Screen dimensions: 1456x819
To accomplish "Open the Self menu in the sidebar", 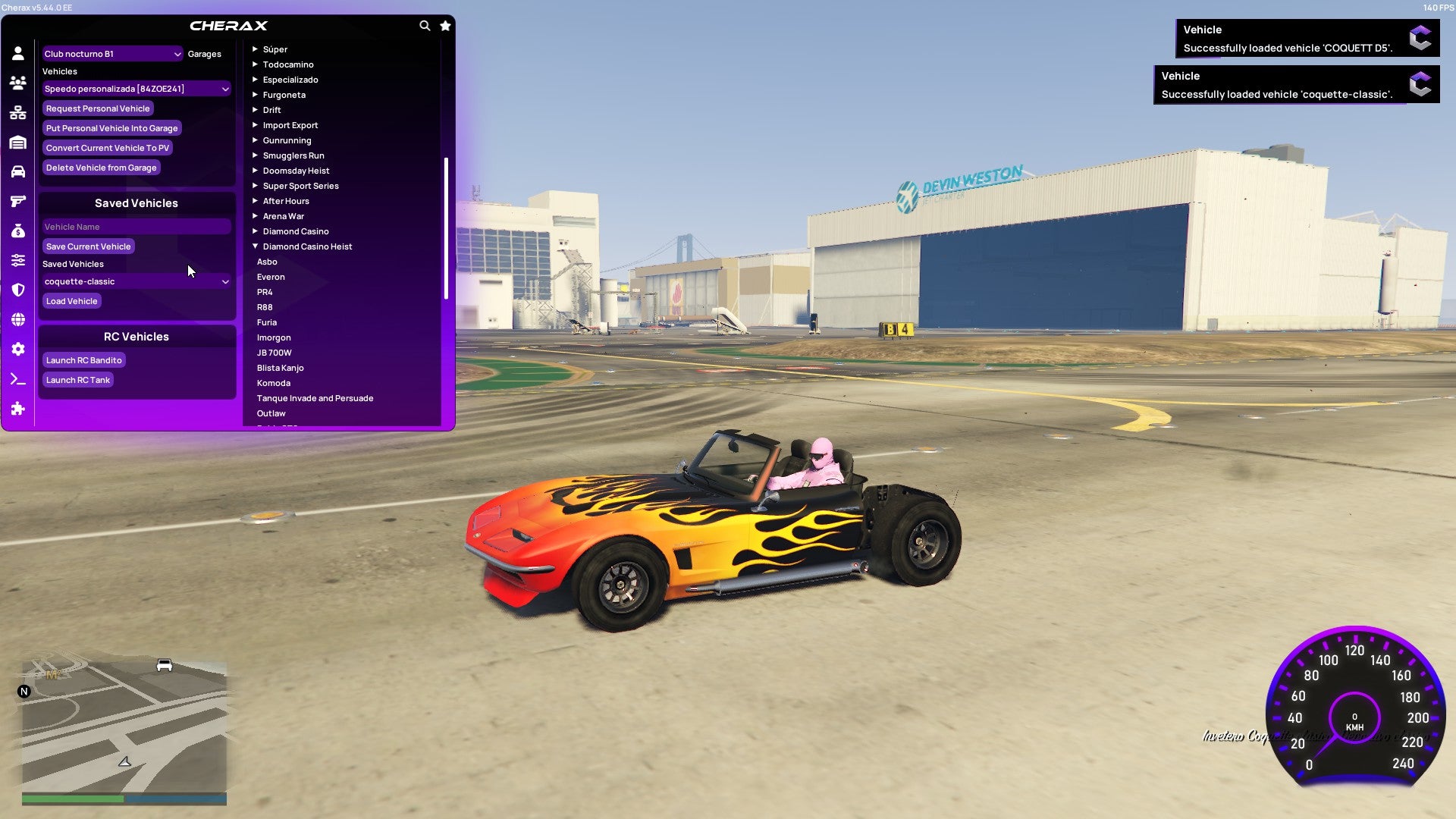I will click(18, 53).
